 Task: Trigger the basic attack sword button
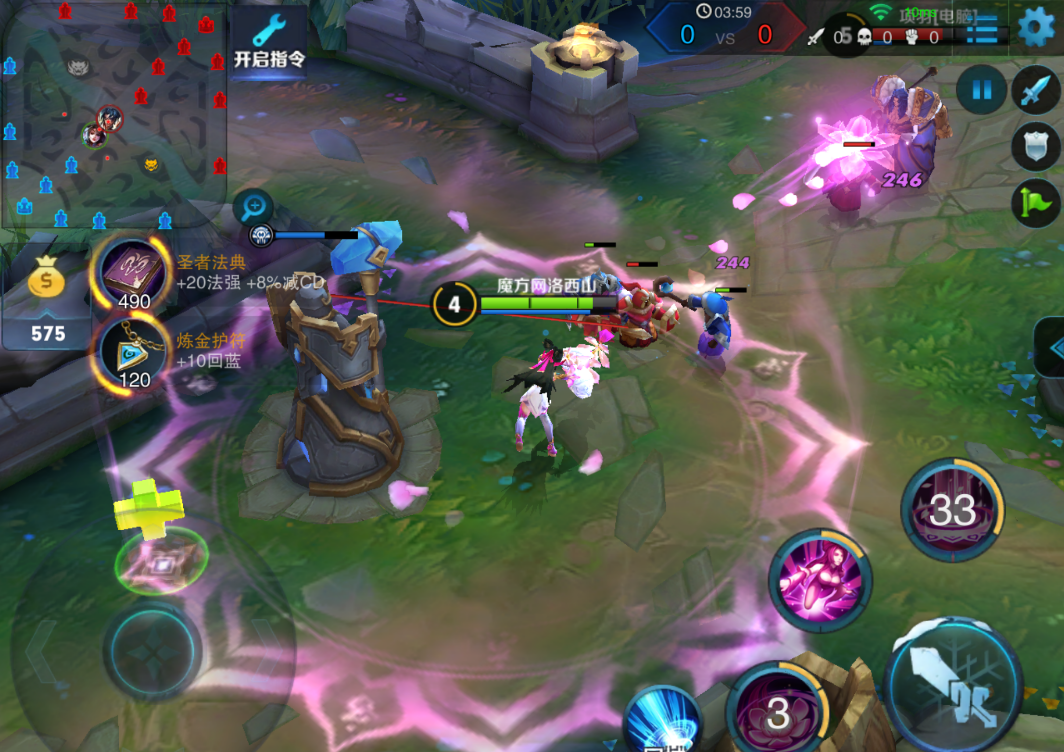[952, 678]
